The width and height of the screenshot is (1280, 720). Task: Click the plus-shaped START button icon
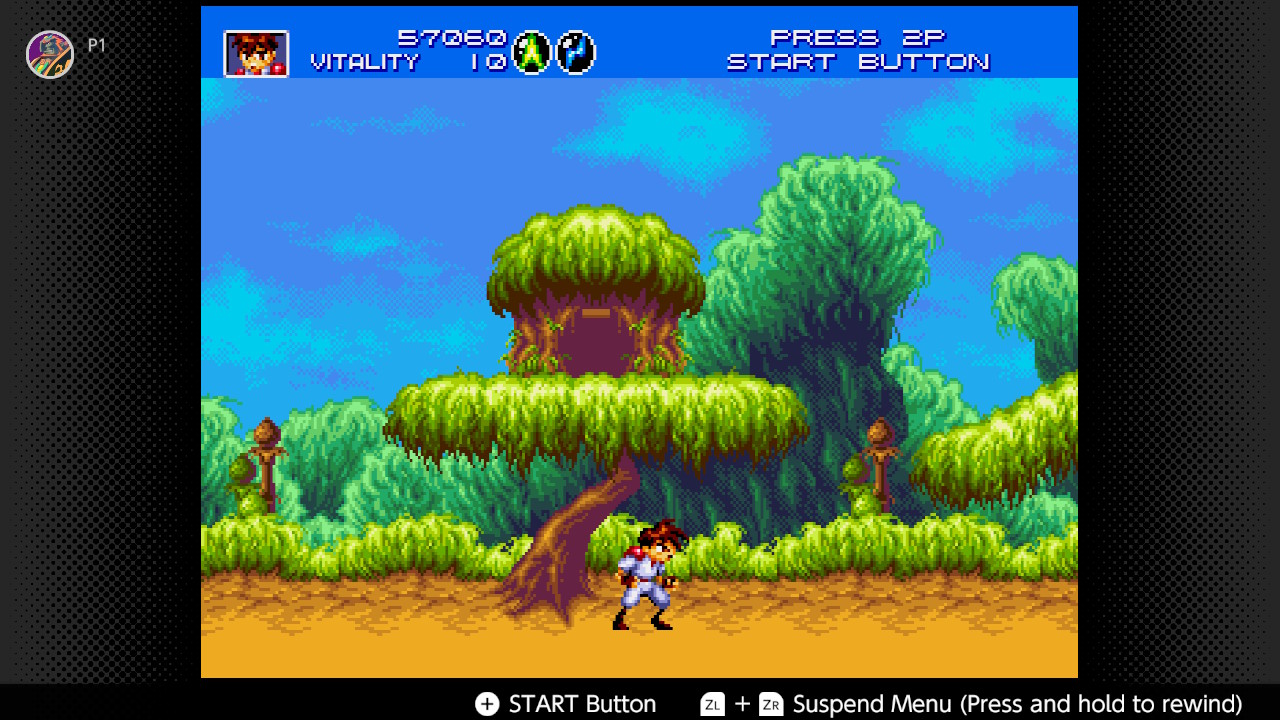pyautogui.click(x=487, y=704)
